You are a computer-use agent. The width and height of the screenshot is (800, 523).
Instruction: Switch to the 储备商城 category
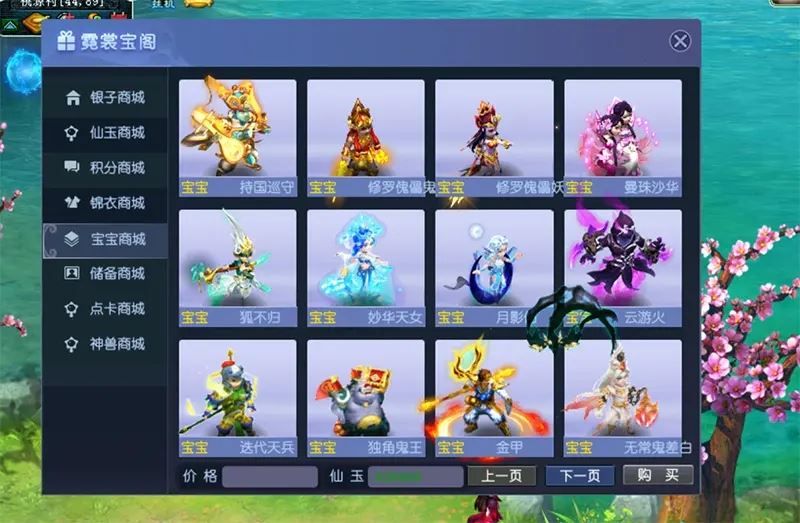click(x=105, y=274)
